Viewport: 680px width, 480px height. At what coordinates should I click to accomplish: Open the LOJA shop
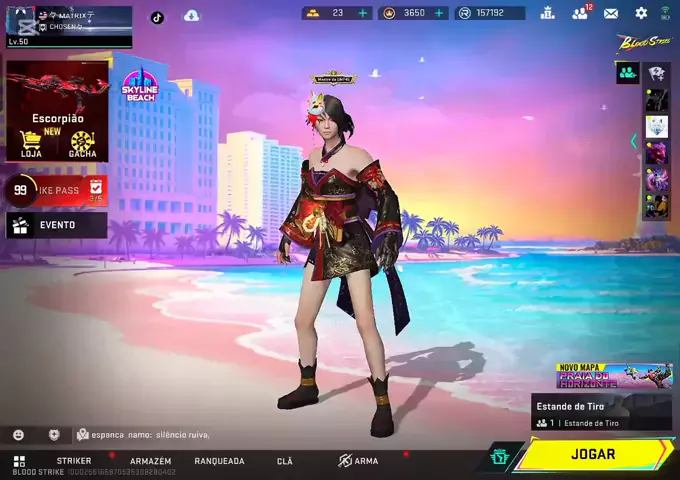point(31,144)
